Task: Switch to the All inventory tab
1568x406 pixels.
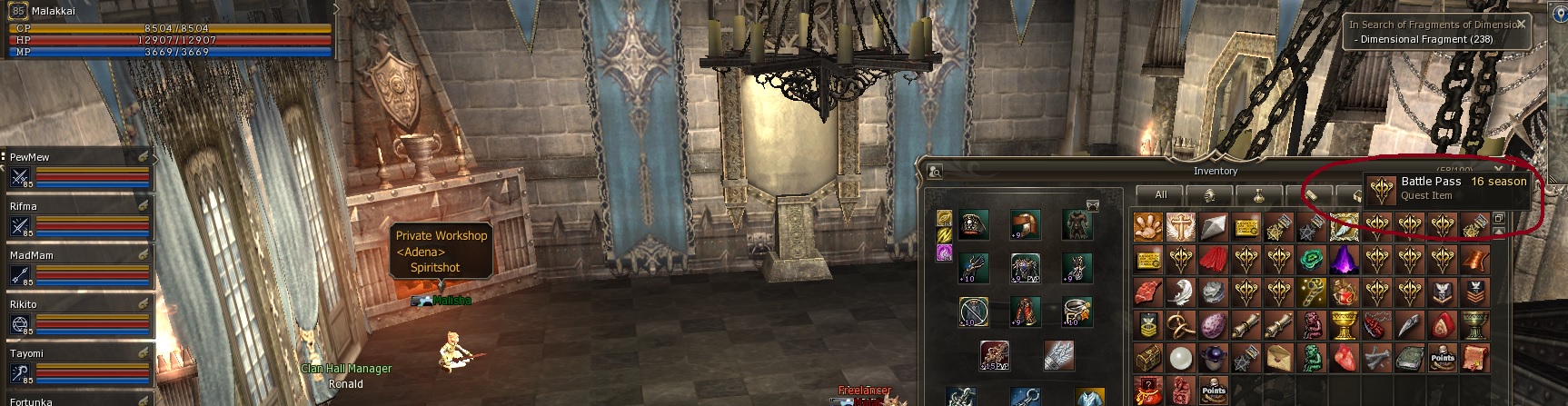Action: click(x=1160, y=195)
